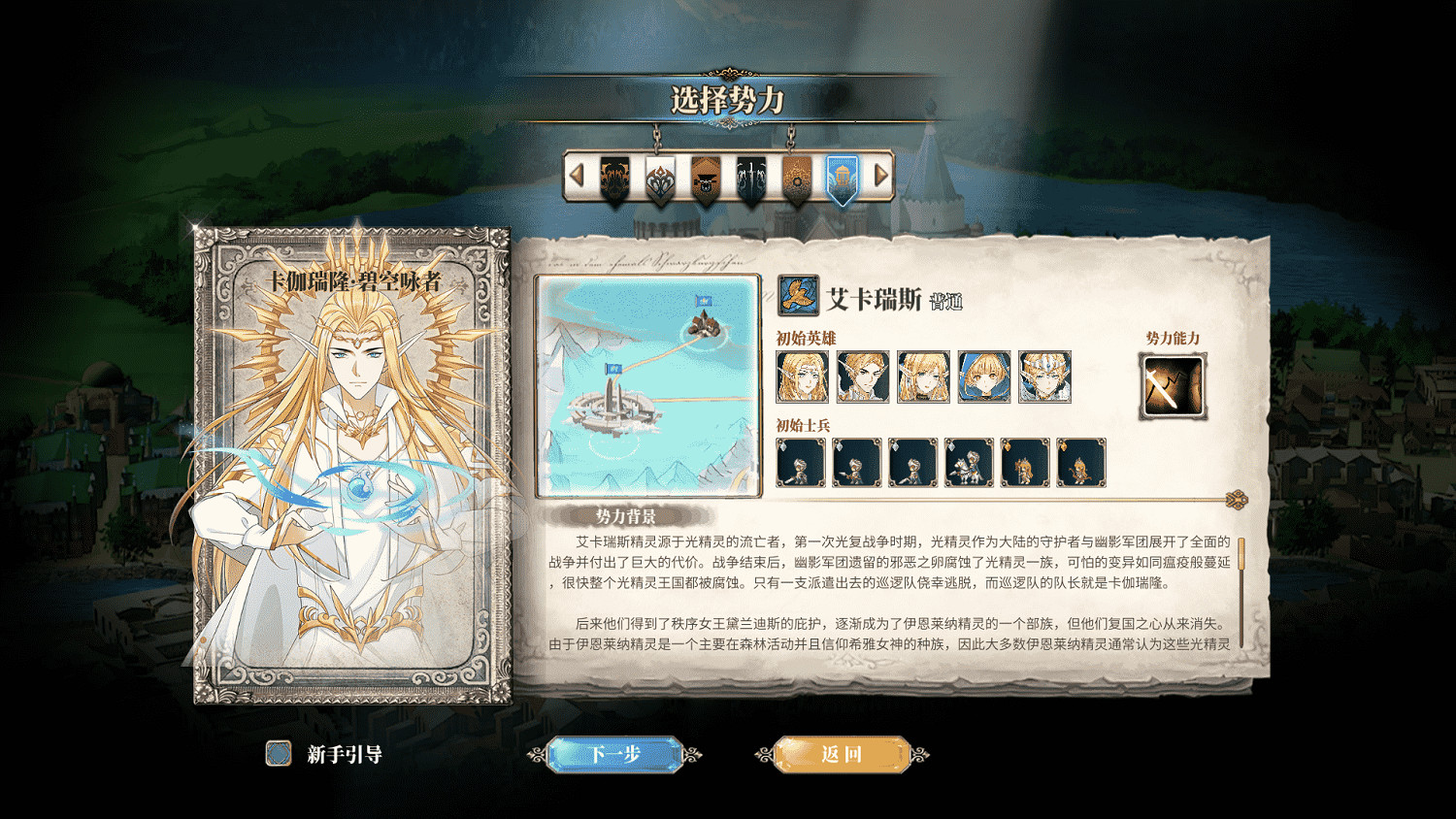Enable the 新手引导 checkbox
Viewport: 1456px width, 819px height.
pyautogui.click(x=279, y=752)
